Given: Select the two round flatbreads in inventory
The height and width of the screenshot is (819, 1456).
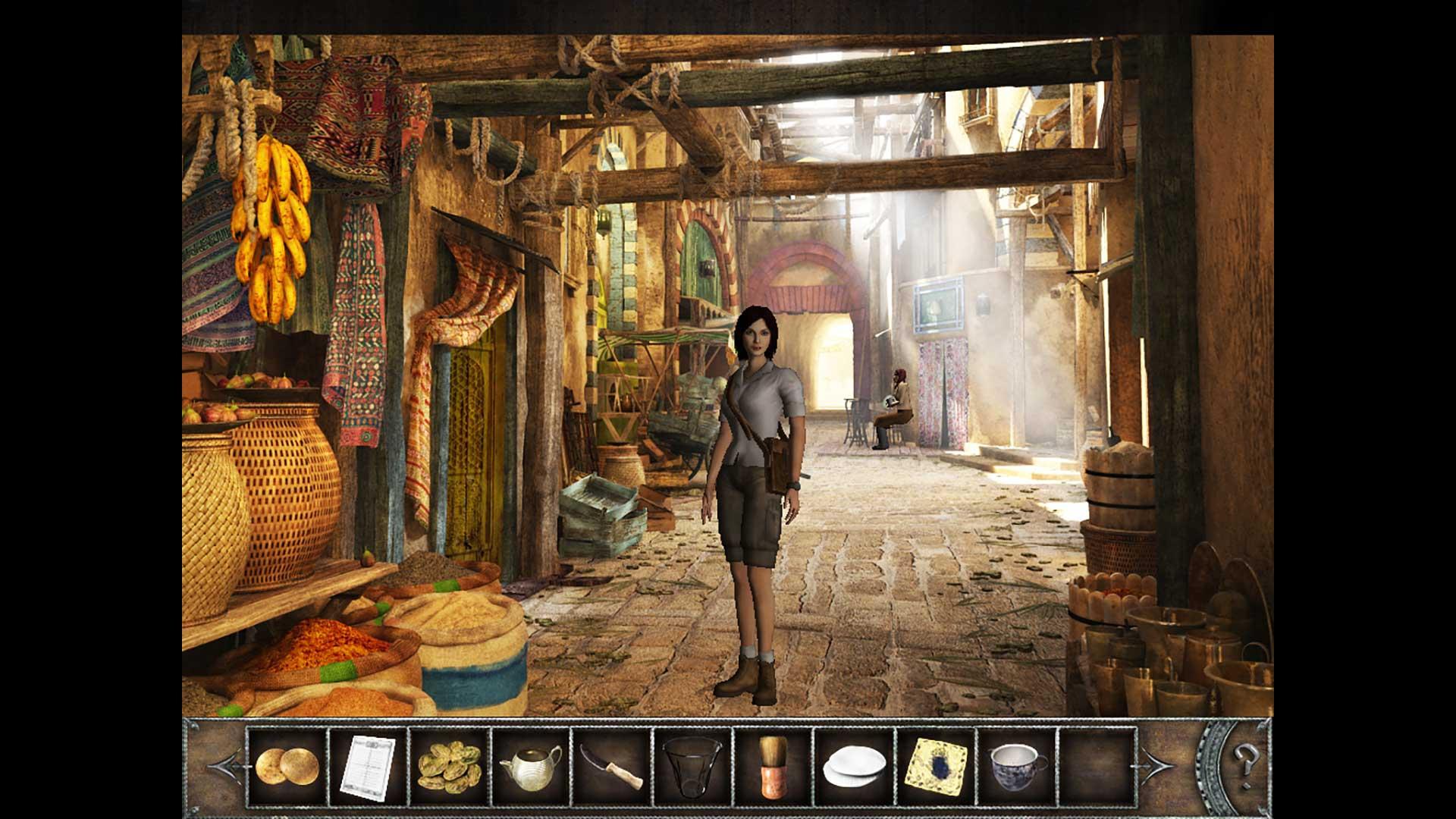Looking at the screenshot, I should 287,766.
